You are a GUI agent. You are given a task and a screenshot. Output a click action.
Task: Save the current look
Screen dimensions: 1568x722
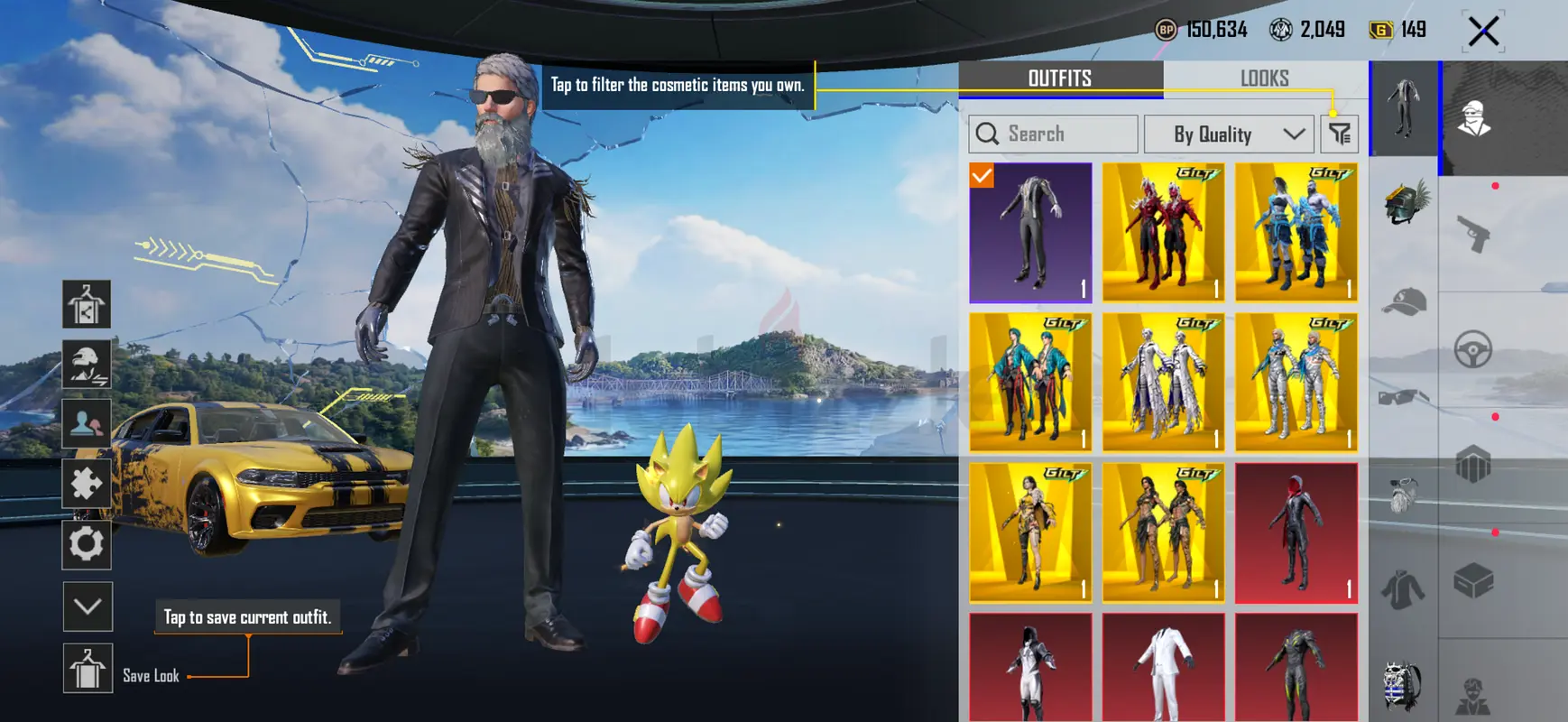click(88, 669)
